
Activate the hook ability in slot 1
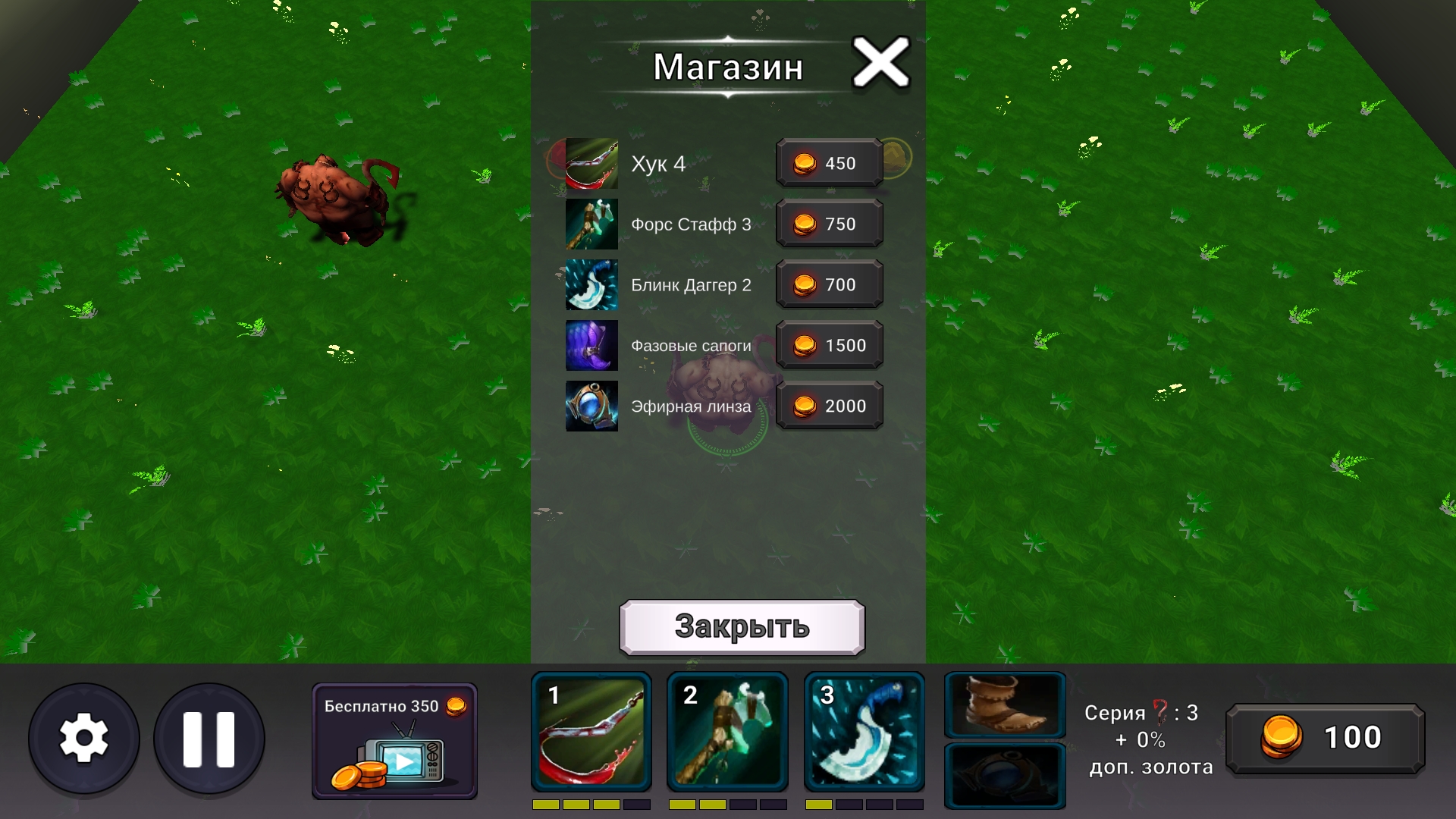click(591, 732)
